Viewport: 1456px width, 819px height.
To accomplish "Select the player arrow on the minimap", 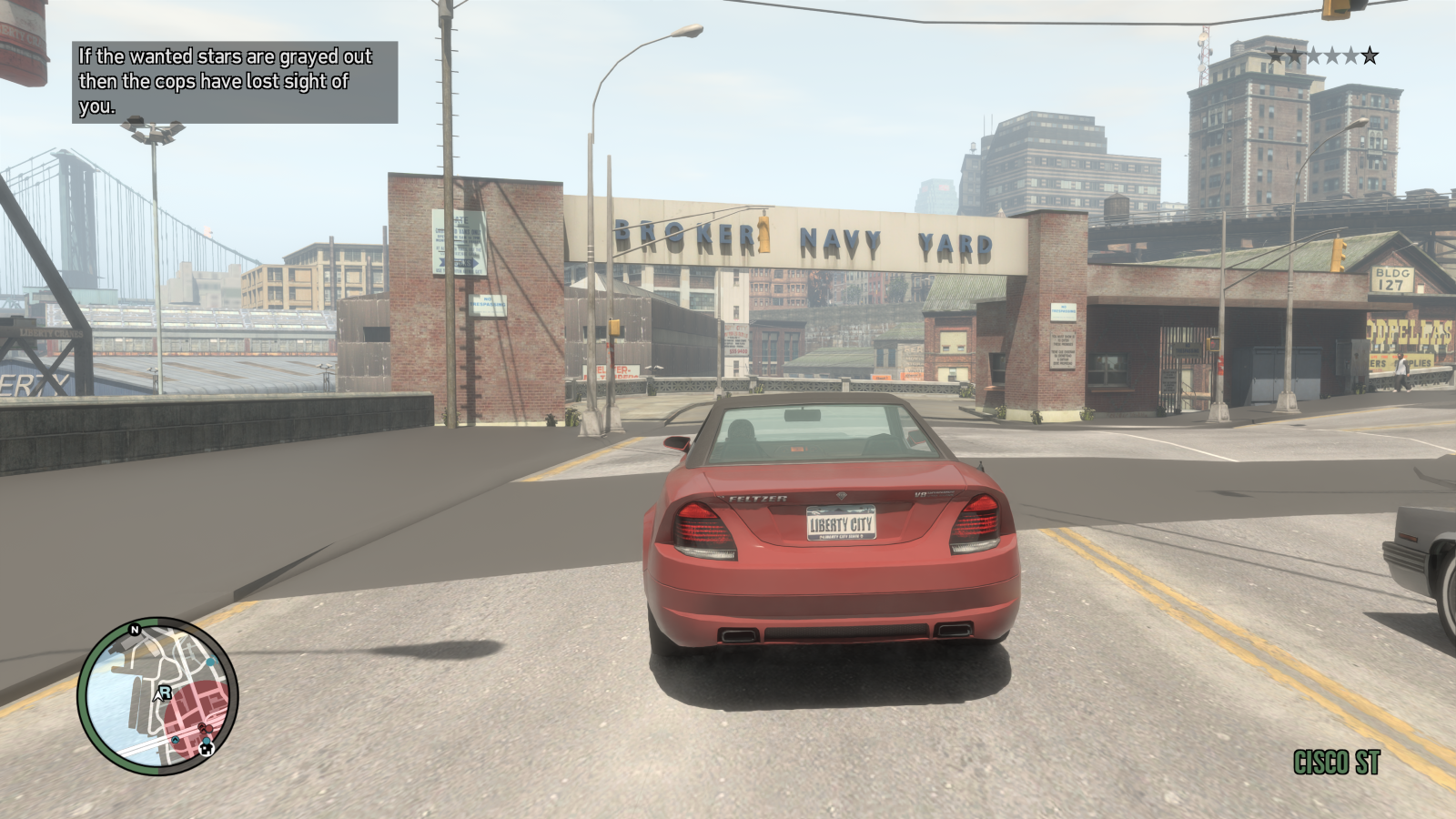I will point(160,694).
